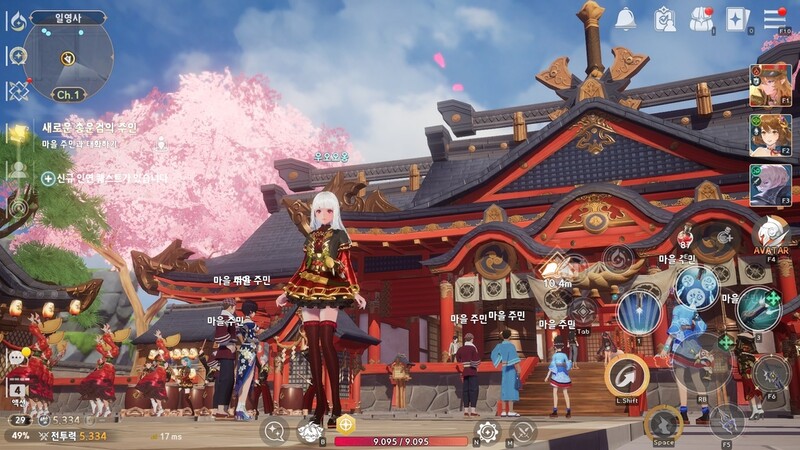Open the backpack inventory
The height and width of the screenshot is (450, 800).
701,18
